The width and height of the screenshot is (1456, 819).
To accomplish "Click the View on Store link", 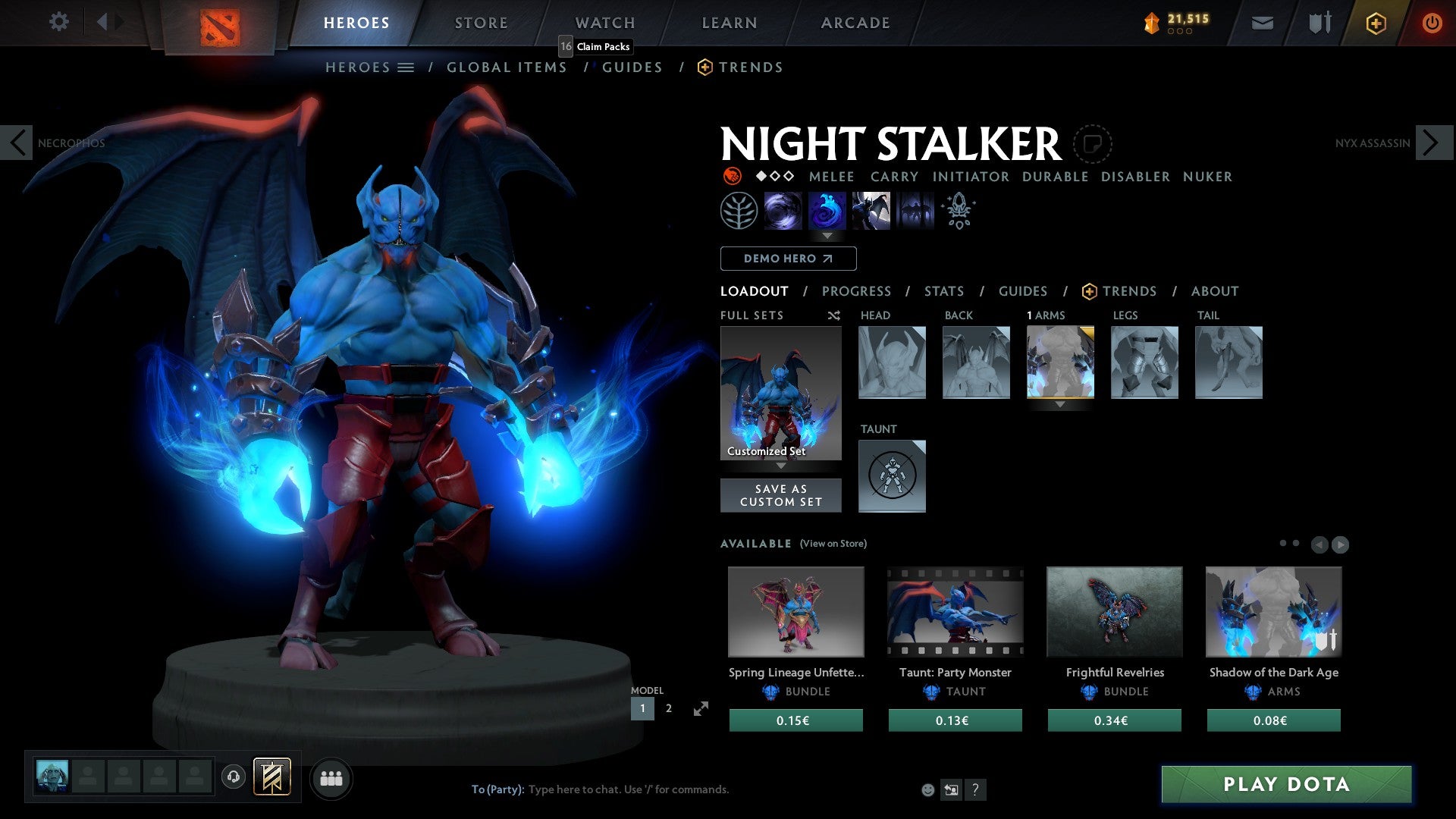I will 833,544.
